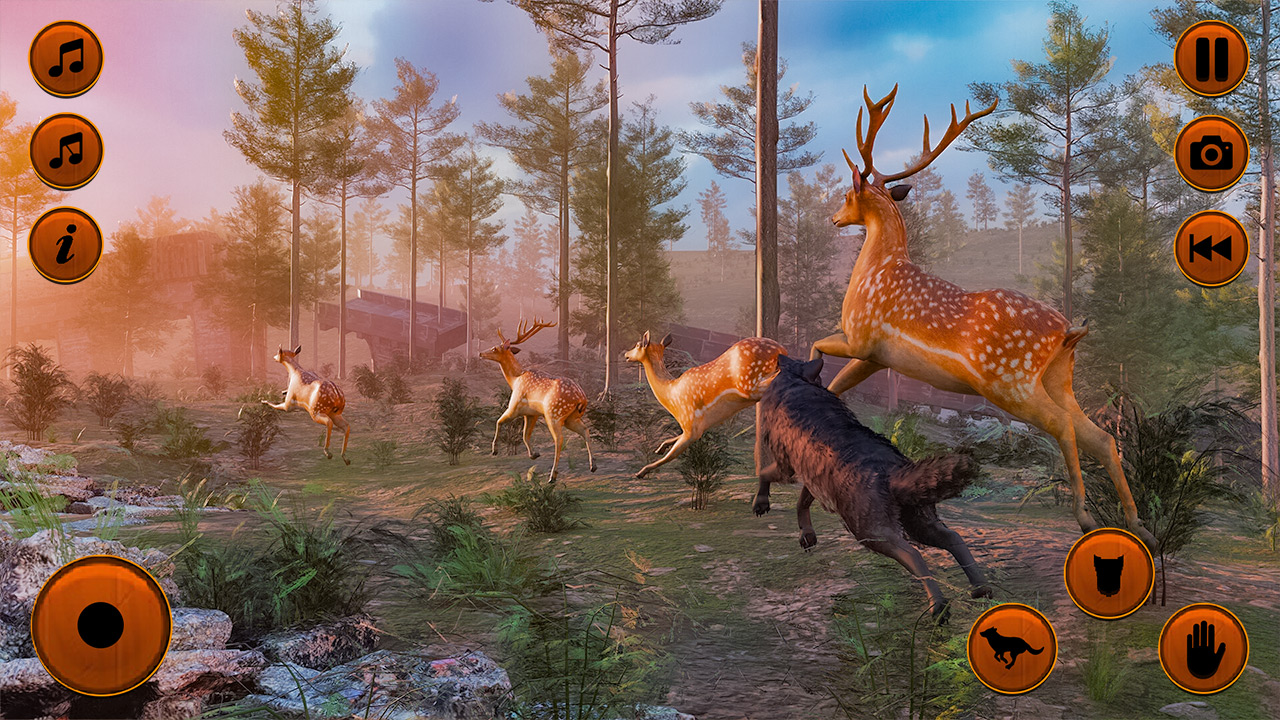Image resolution: width=1280 pixels, height=720 pixels.
Task: Open the info screen via the i icon
Action: pyautogui.click(x=66, y=244)
